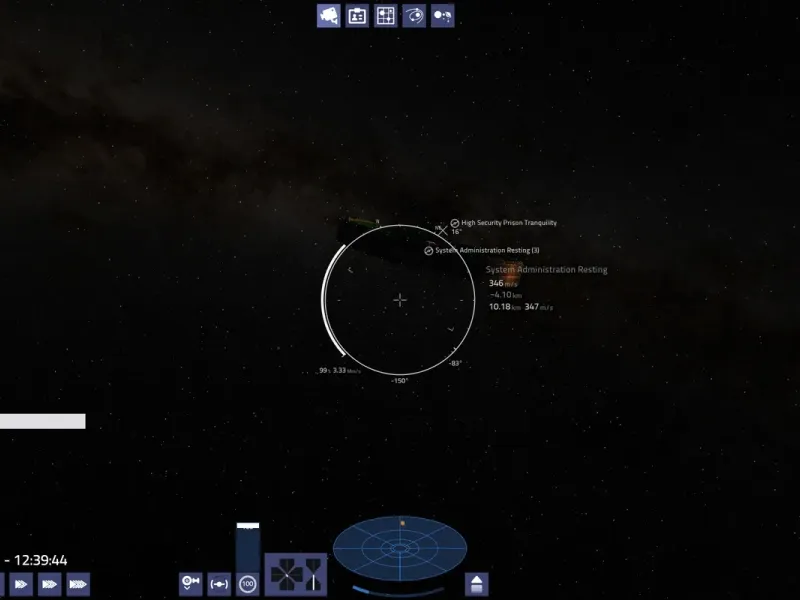Switch to the external camera view
Image resolution: width=800 pixels, height=600 pixels.
(329, 15)
